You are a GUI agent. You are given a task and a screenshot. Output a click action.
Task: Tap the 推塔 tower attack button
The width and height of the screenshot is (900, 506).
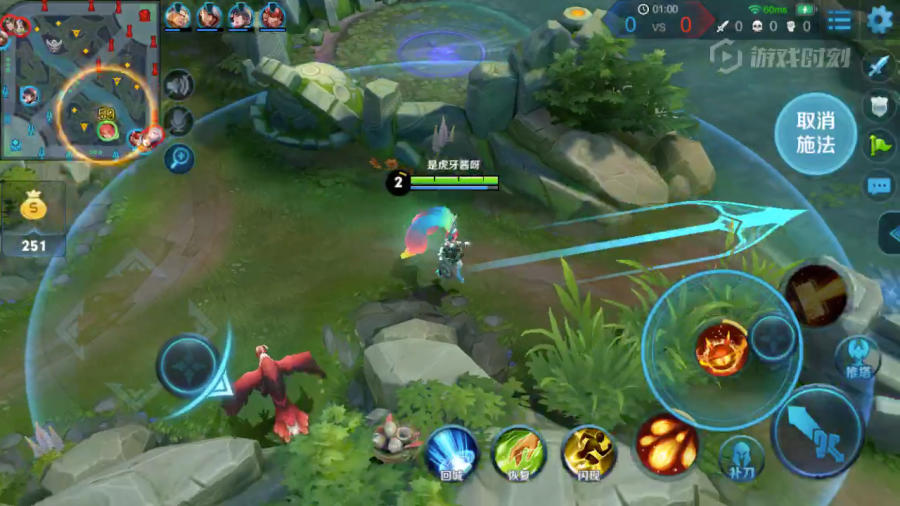pos(857,357)
